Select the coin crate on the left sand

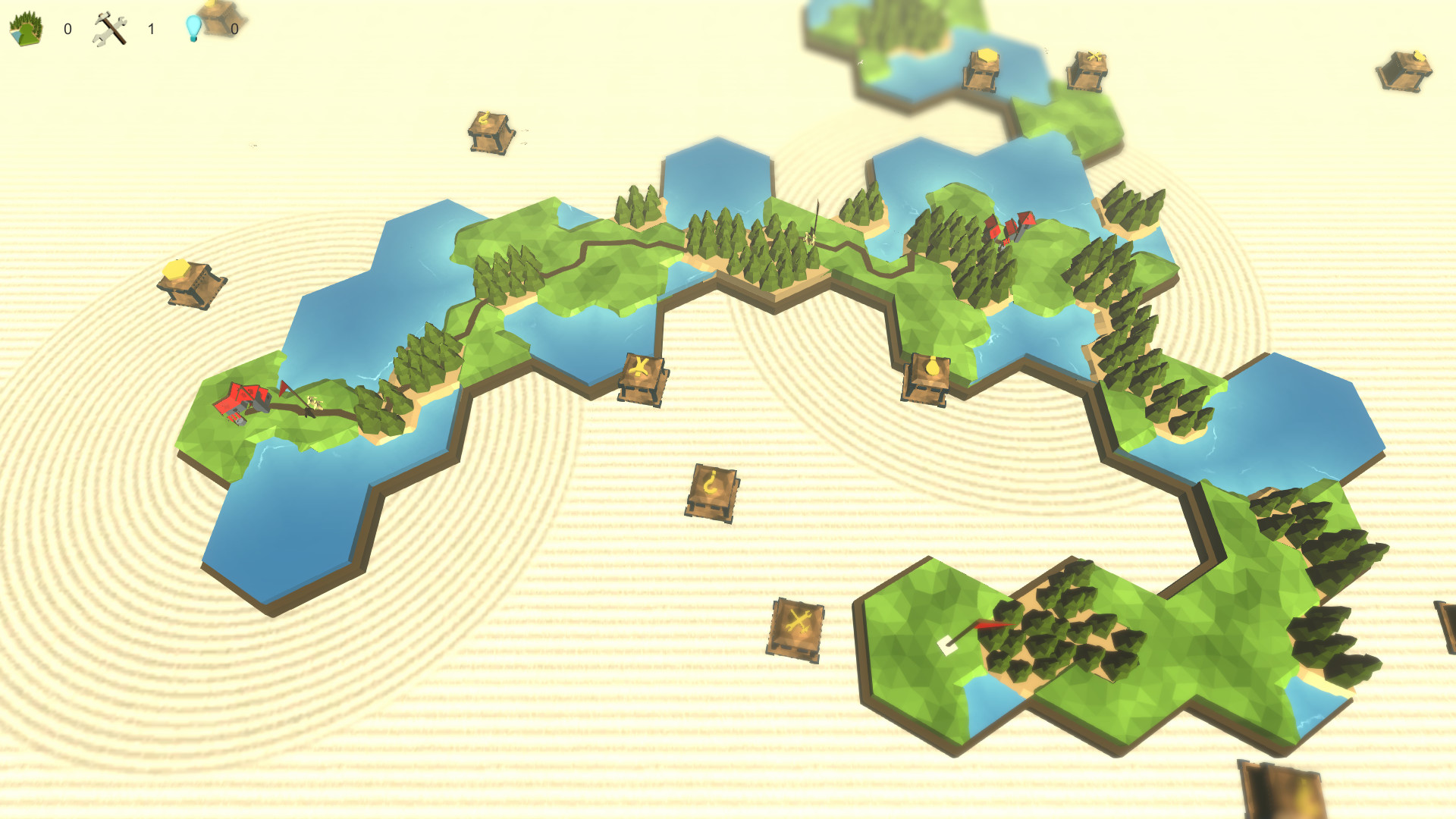[x=186, y=284]
